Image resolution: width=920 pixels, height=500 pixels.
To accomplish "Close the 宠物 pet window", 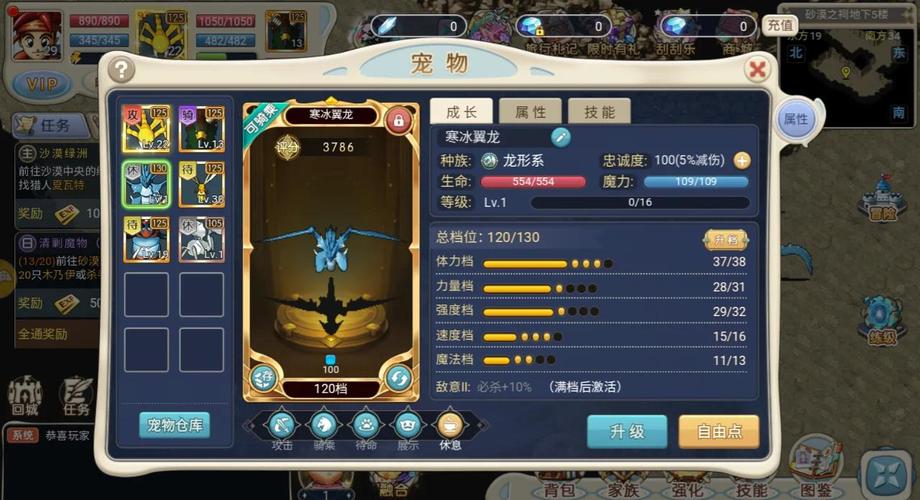I will point(757,68).
